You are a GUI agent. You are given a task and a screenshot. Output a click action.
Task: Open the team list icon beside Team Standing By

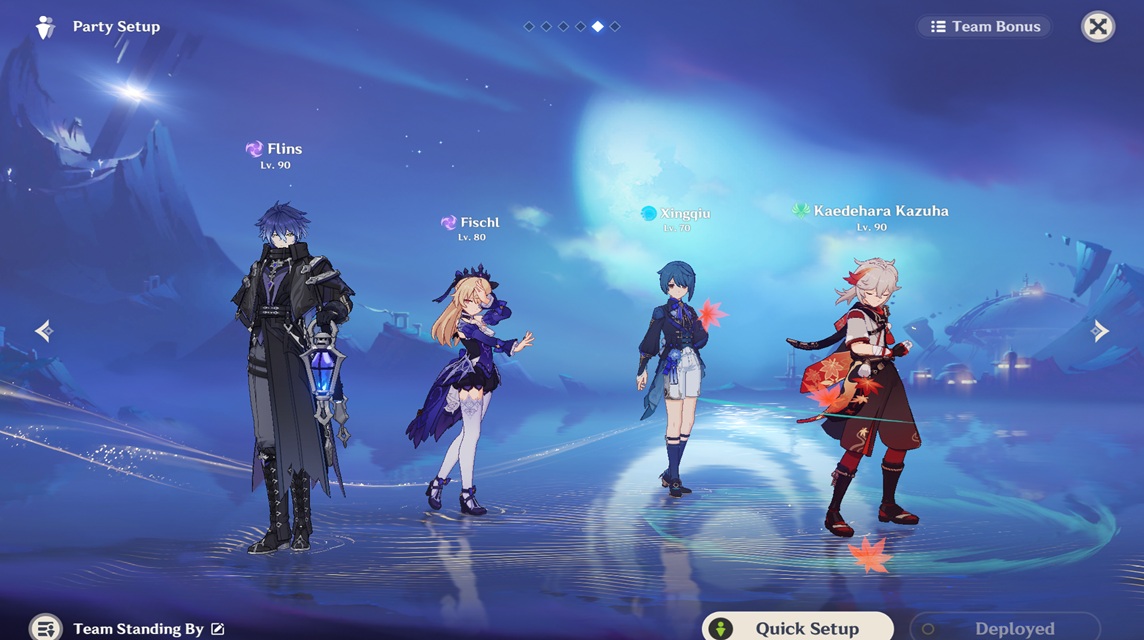click(46, 628)
